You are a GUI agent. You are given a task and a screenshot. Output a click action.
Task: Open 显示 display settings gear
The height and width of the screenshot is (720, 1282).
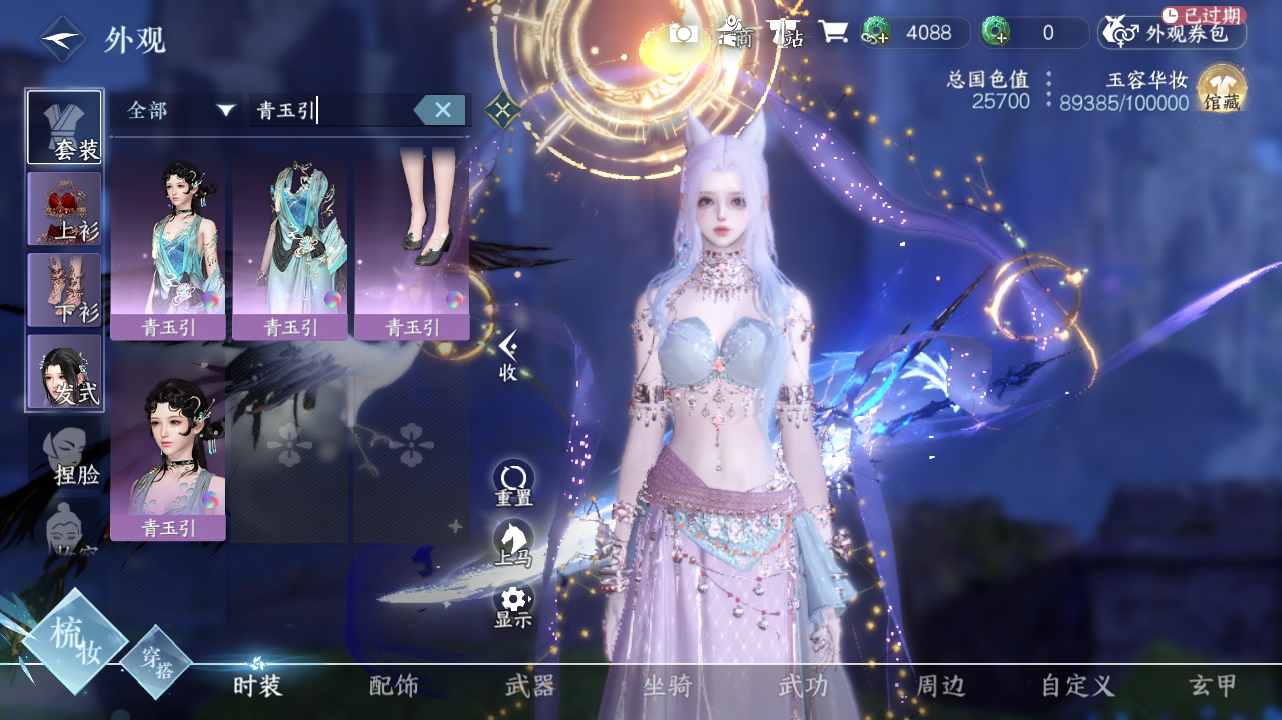tap(513, 604)
